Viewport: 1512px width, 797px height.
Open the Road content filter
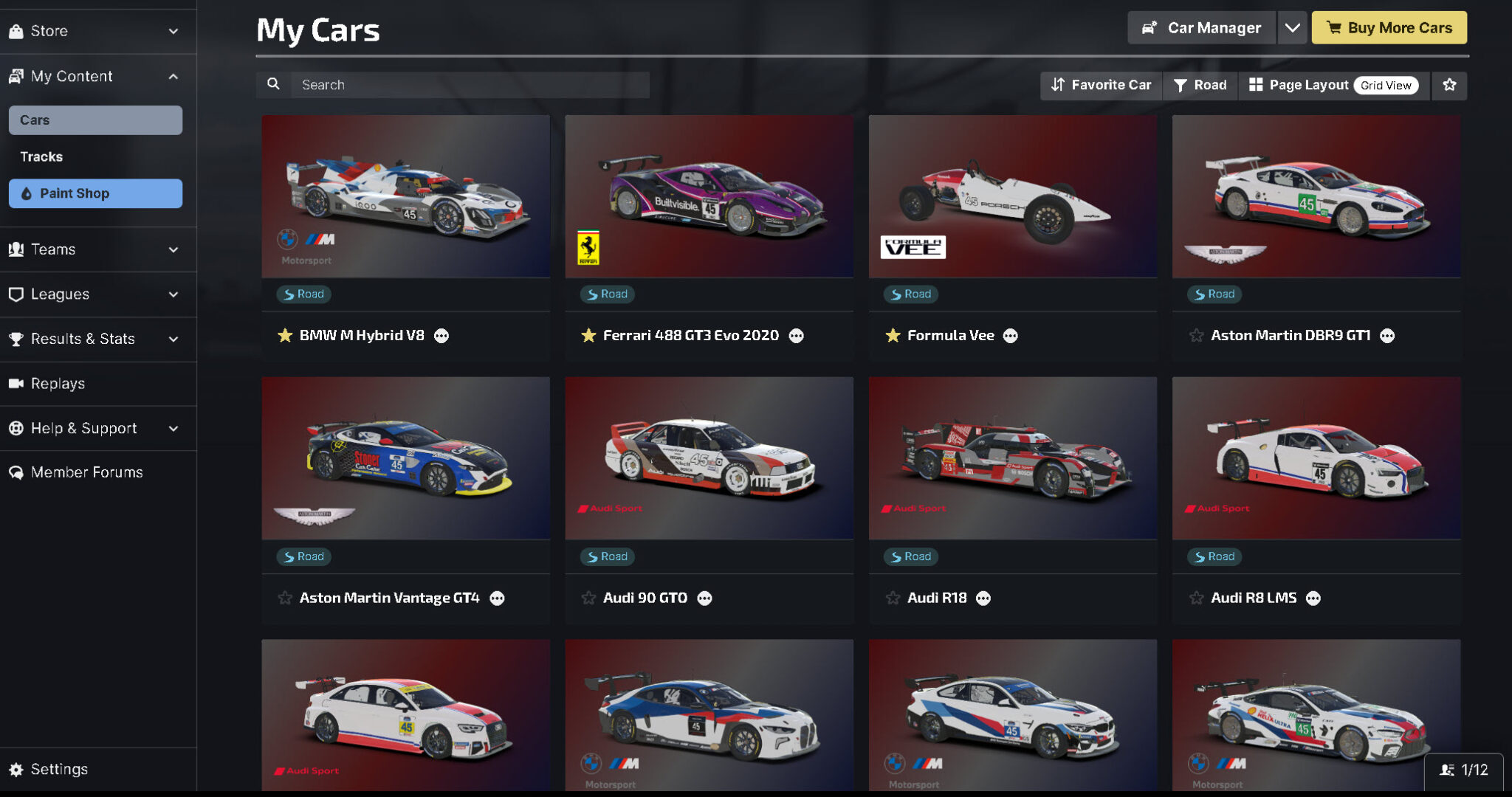(x=1199, y=85)
